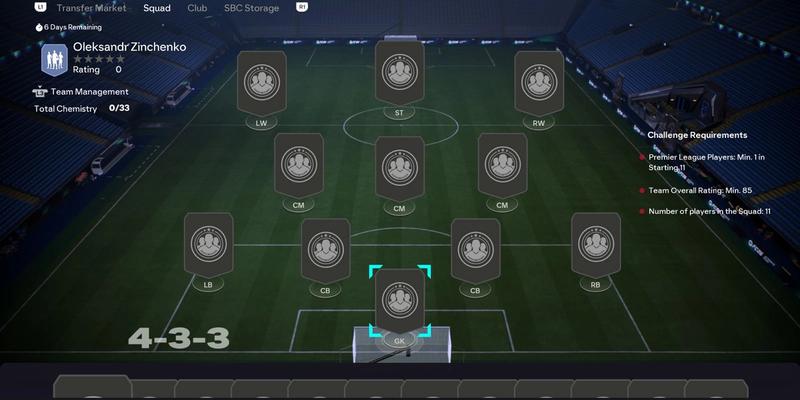This screenshot has width=800, height=400.
Task: Choose the empty RB player slot
Action: tap(595, 244)
